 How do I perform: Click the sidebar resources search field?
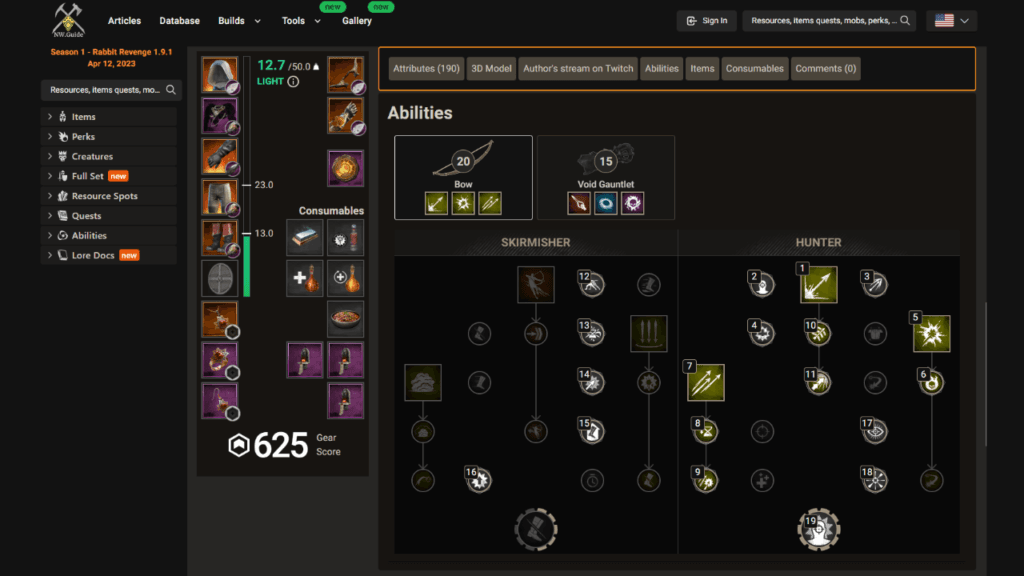105,90
